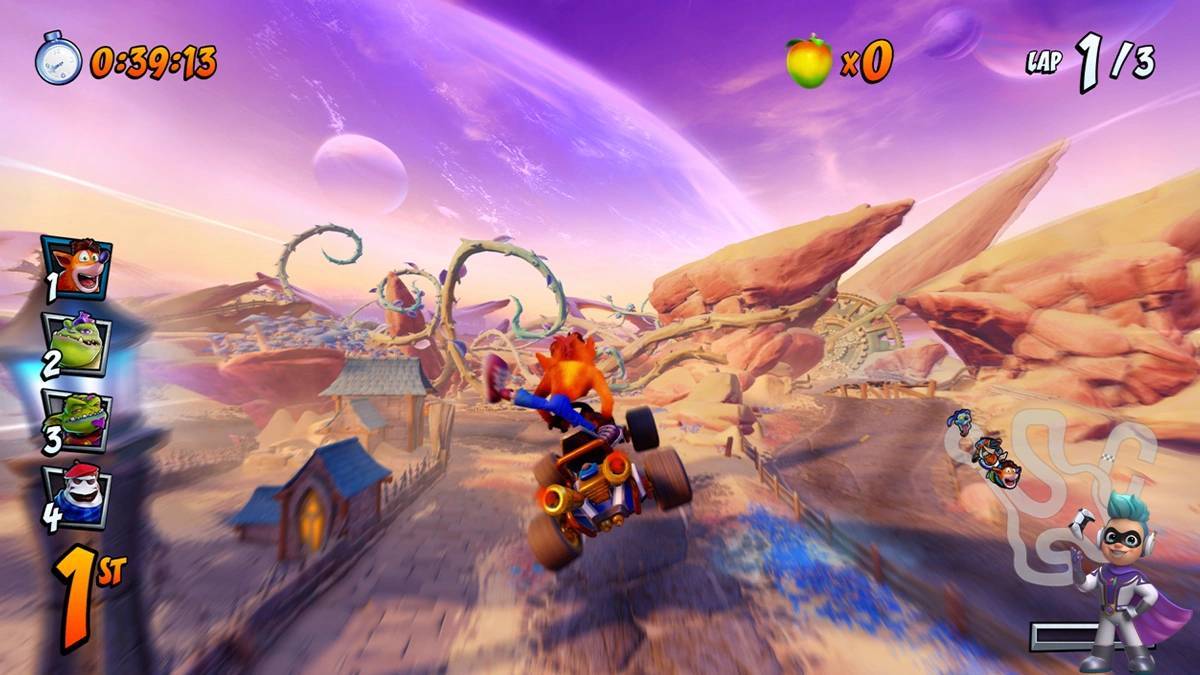
Task: Click the Wumpa fruit icon
Action: tap(808, 61)
